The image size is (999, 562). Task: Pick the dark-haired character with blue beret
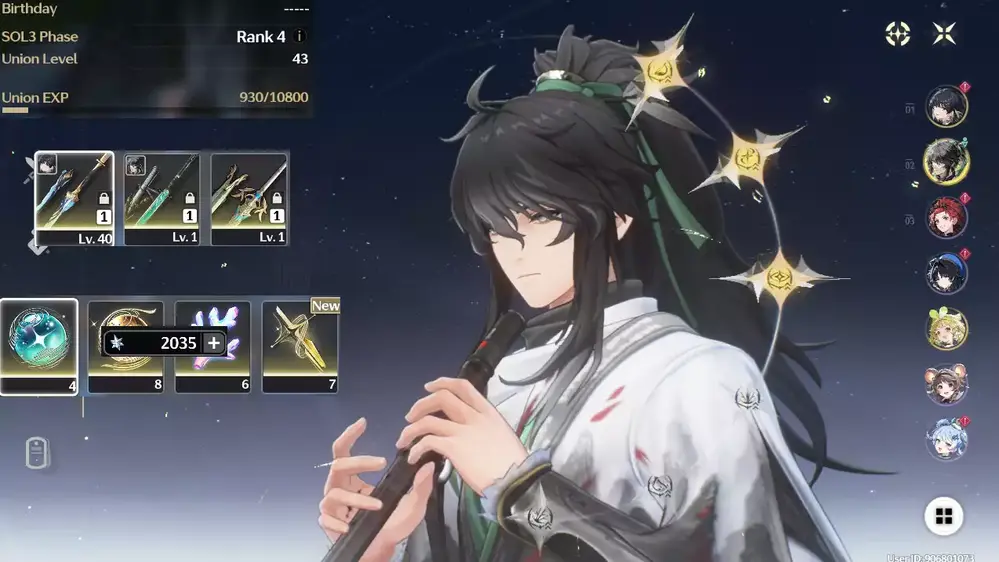coord(946,273)
